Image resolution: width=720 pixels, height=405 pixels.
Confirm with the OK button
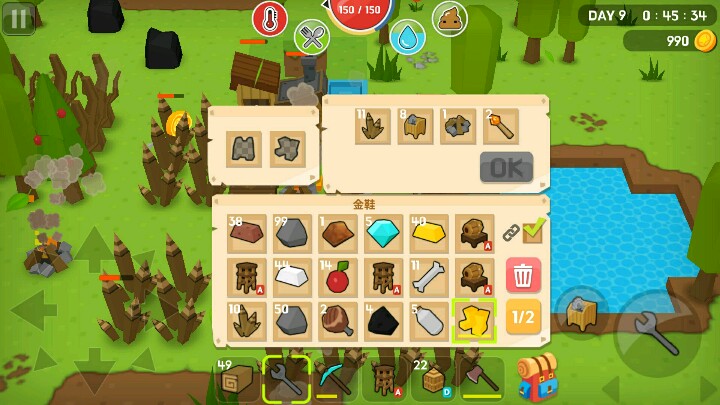click(x=506, y=167)
